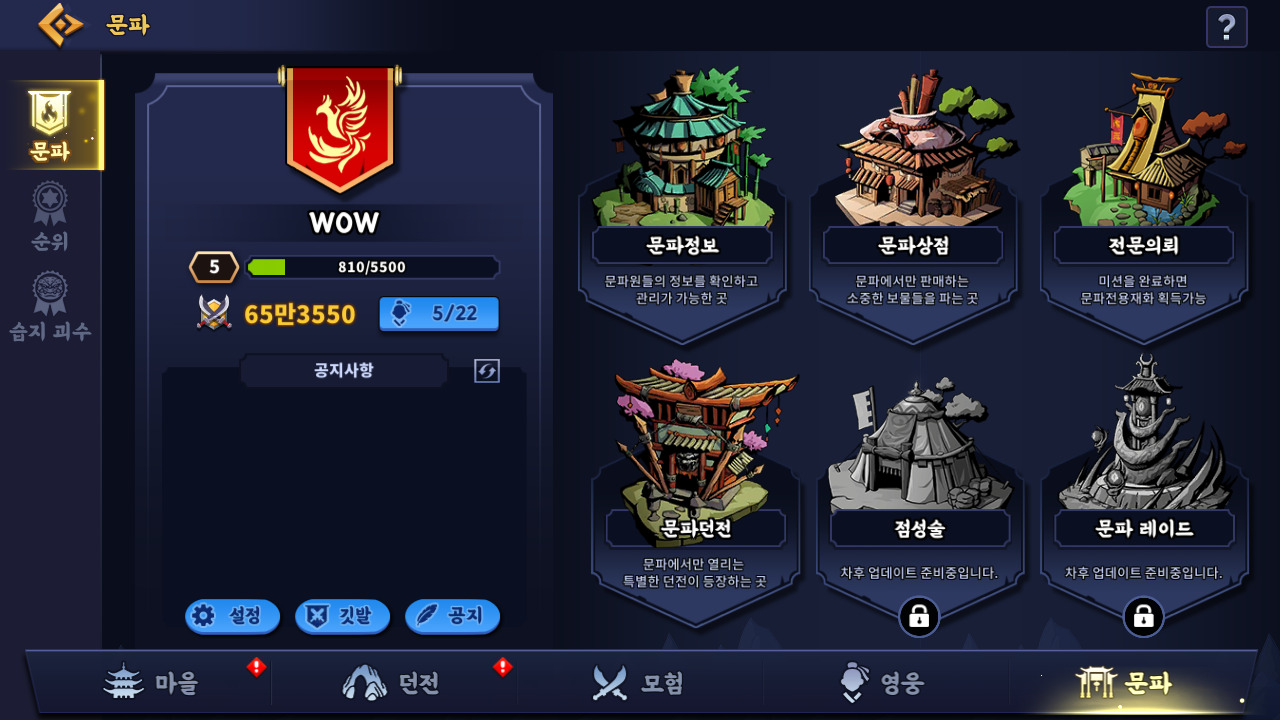Switch to 모험 in the bottom bar
Viewport: 1280px width, 720px height.
(x=638, y=683)
